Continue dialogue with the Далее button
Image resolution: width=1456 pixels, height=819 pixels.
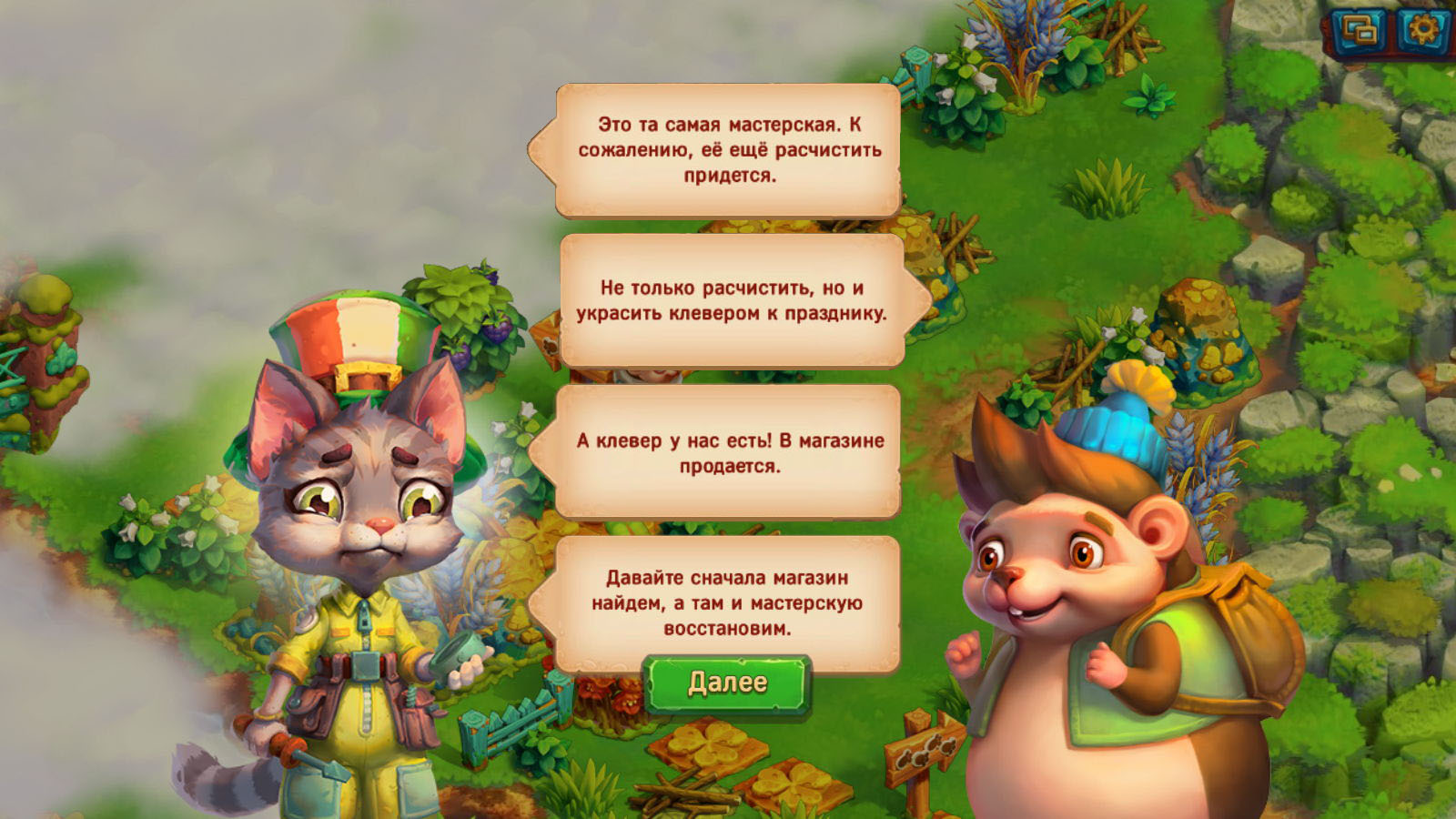tap(727, 682)
